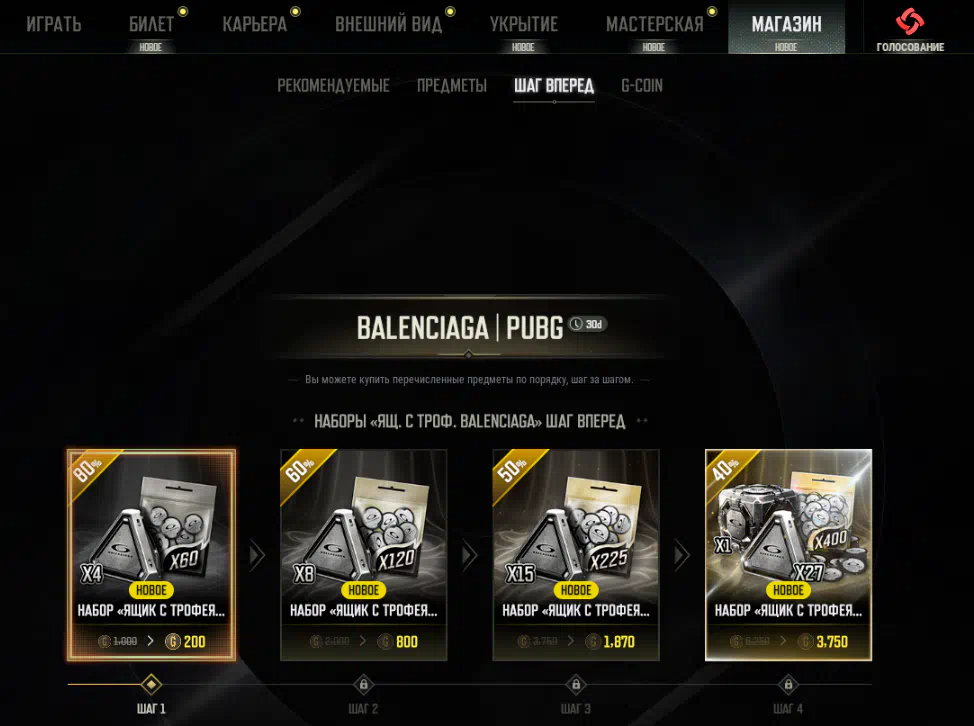Select the УКРЫТИЕ tab
The height and width of the screenshot is (726, 974).
click(523, 25)
